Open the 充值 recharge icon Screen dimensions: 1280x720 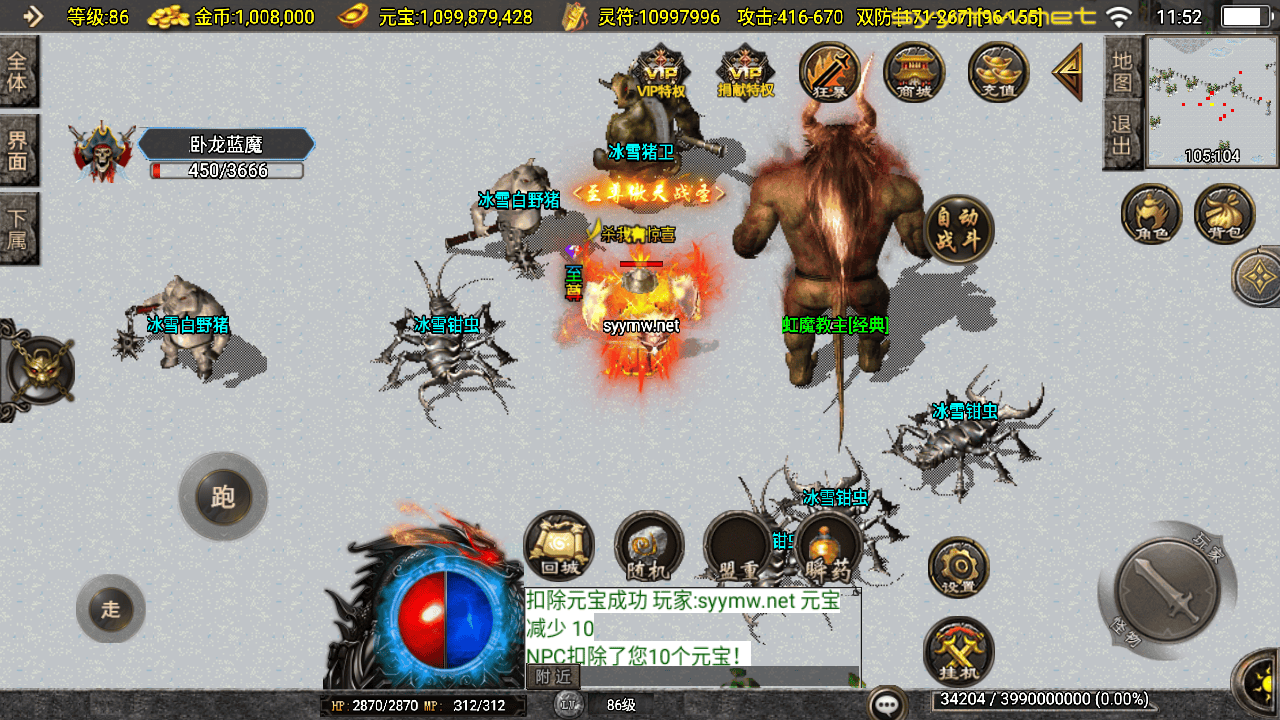point(998,72)
